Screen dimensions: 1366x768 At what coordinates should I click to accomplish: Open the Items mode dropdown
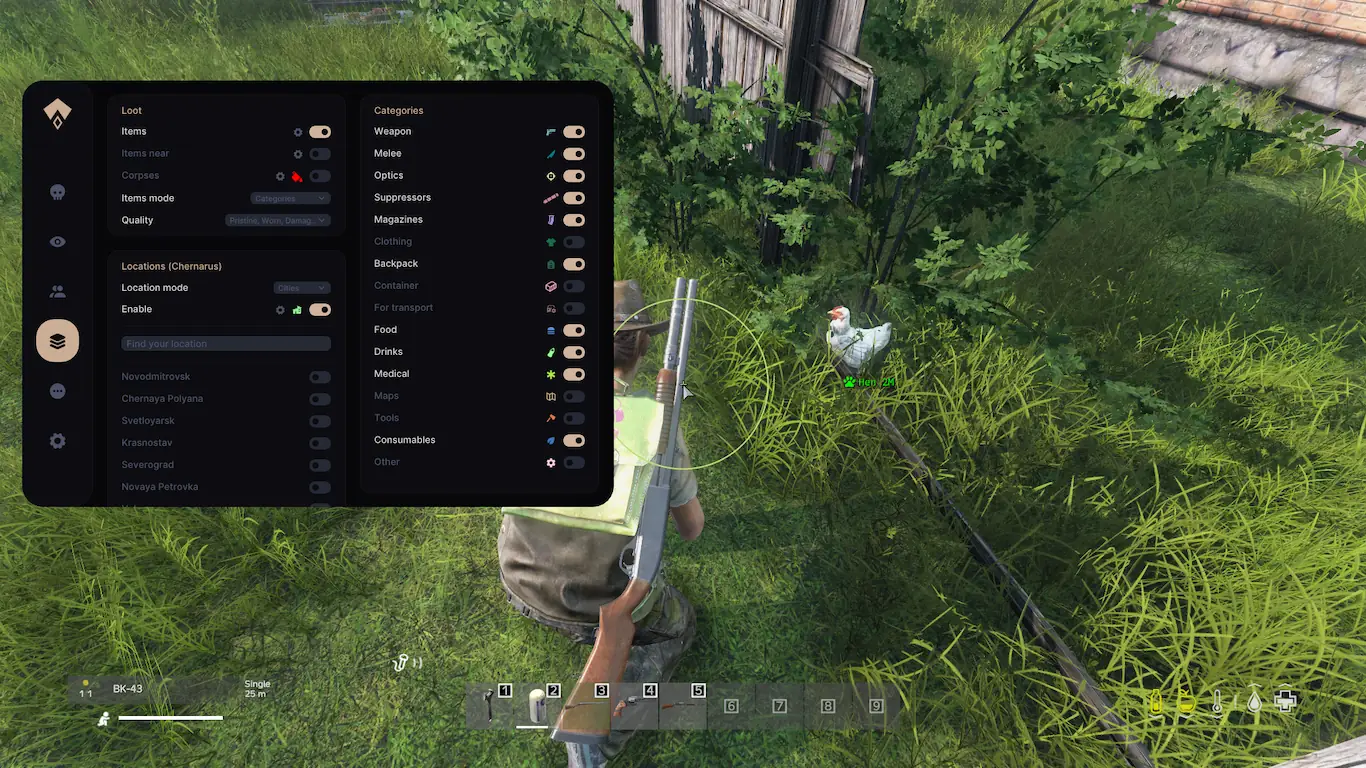tap(290, 198)
